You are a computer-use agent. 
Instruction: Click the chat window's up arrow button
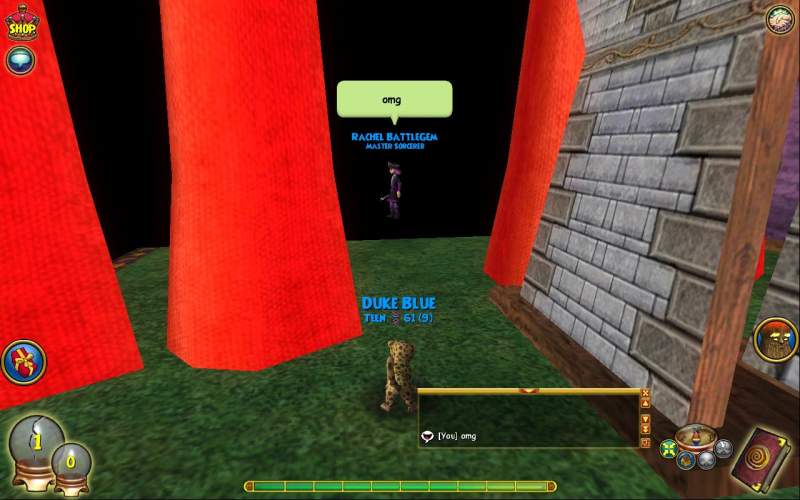point(646,405)
